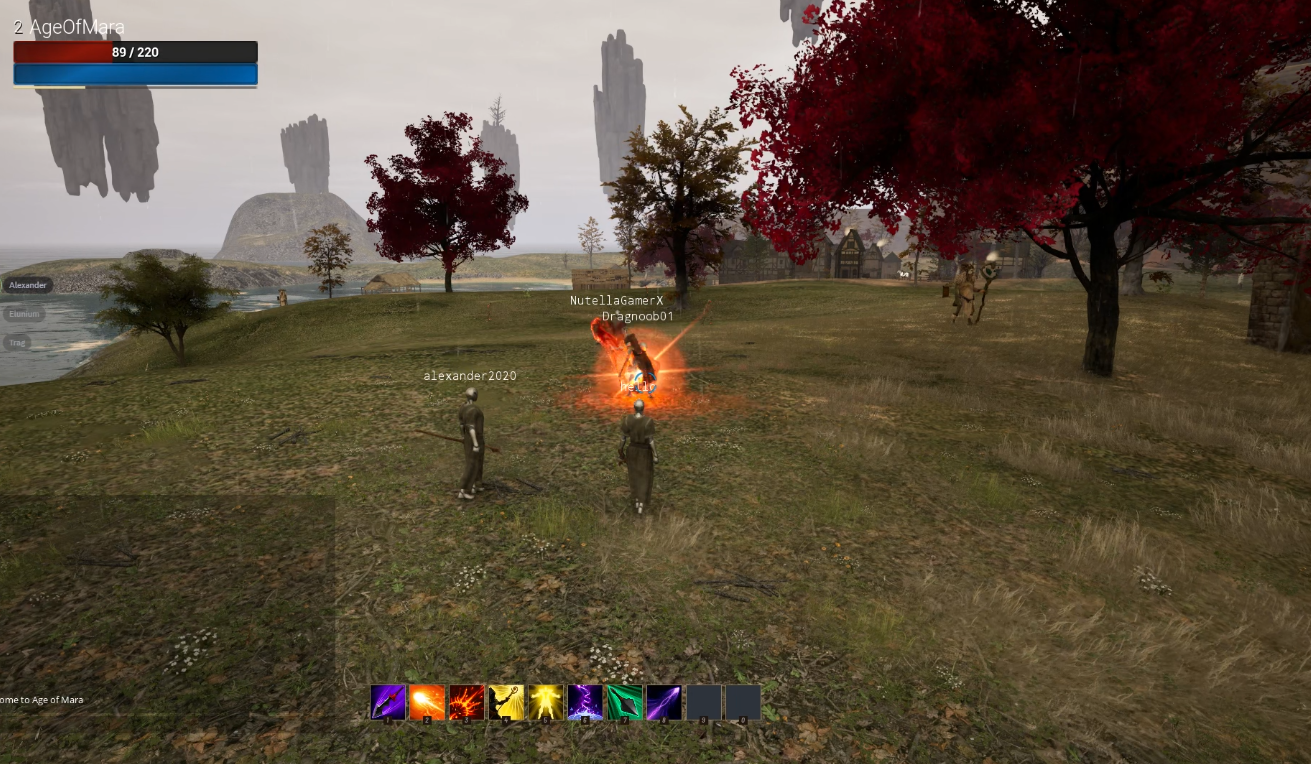Switch to the Elunium tab
Viewport: 1311px width, 764px height.
coord(24,314)
